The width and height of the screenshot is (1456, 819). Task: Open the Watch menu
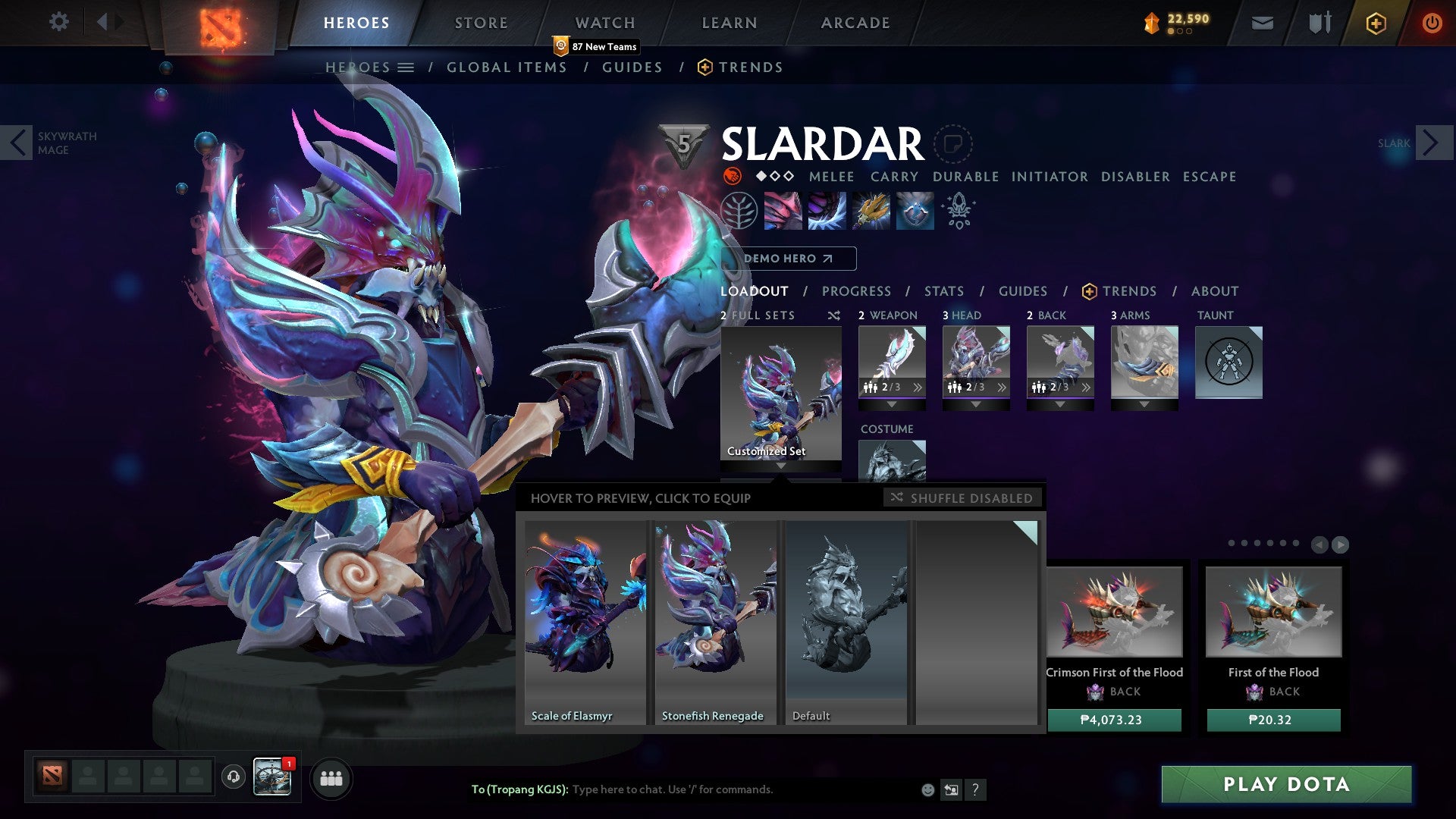point(605,22)
